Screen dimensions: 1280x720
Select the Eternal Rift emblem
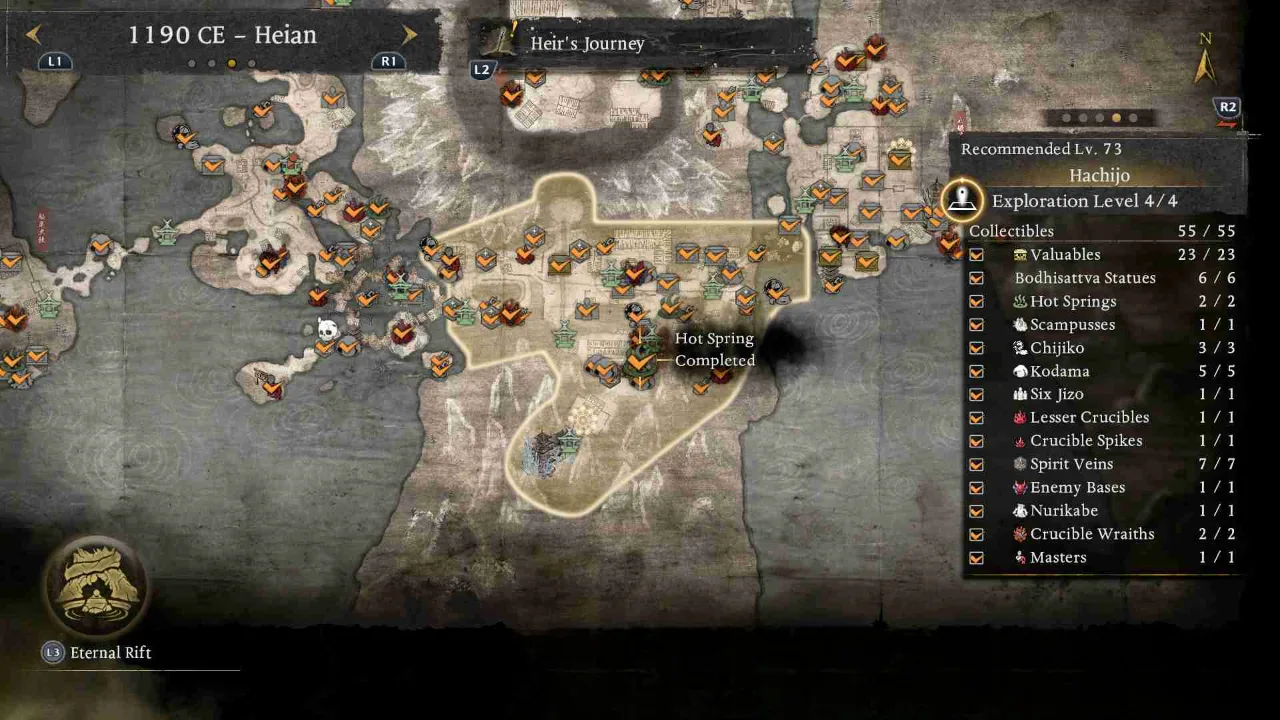96,586
